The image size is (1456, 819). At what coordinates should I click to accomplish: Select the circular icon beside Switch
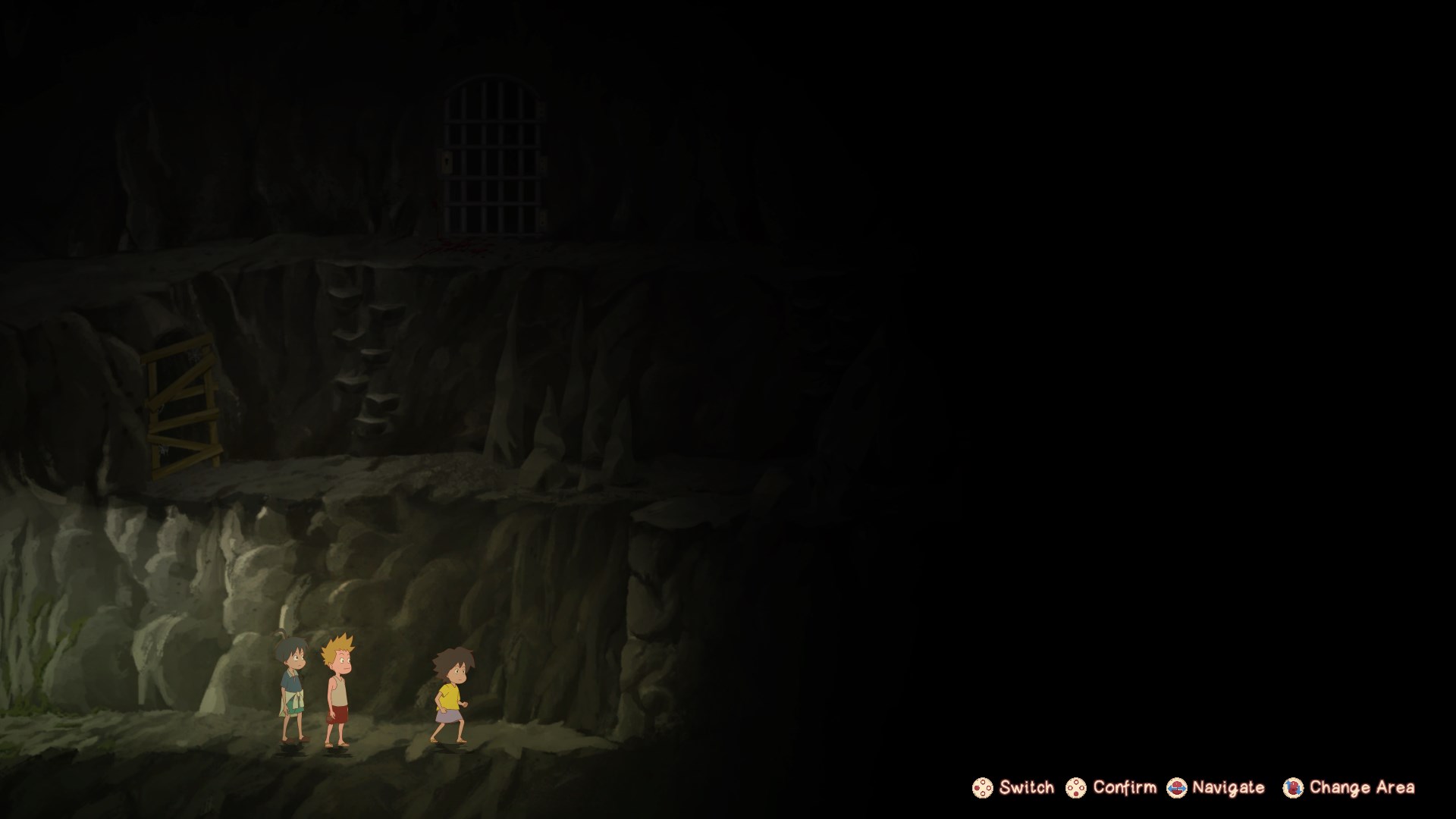982,789
